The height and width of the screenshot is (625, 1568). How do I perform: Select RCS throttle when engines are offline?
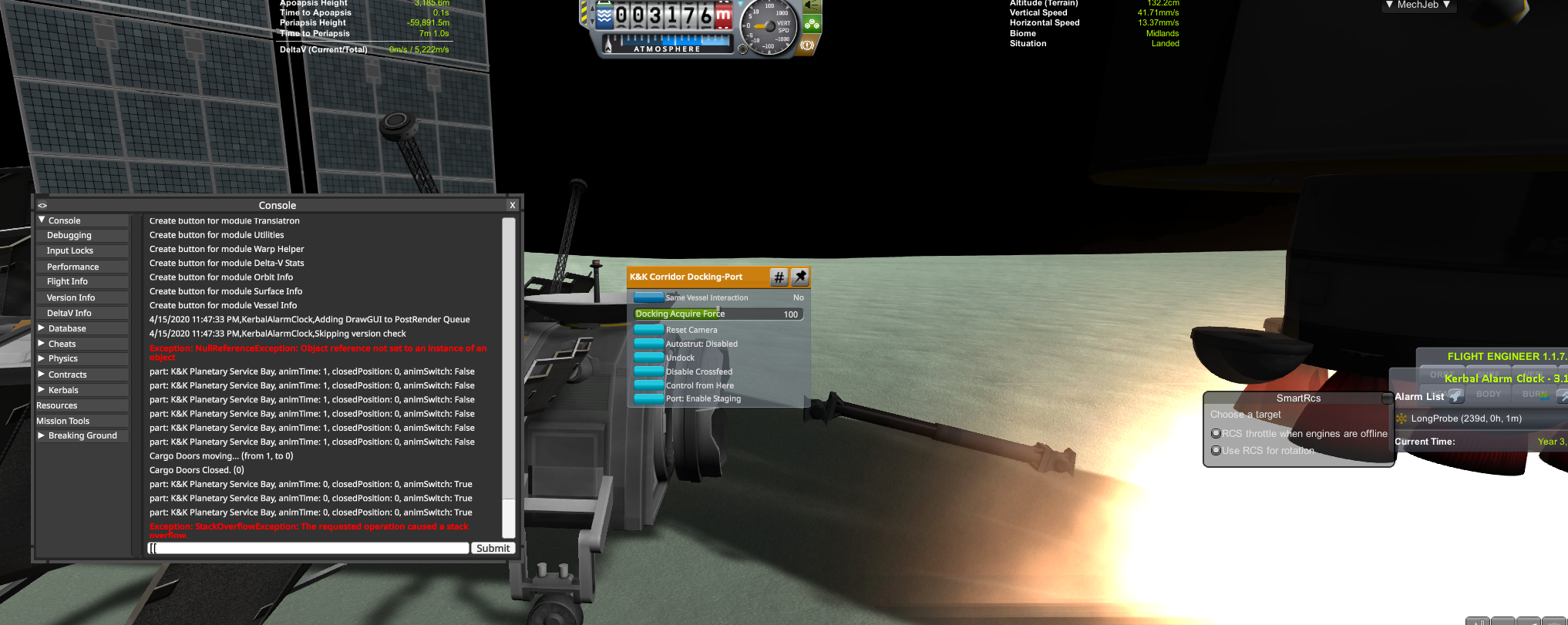click(1216, 433)
